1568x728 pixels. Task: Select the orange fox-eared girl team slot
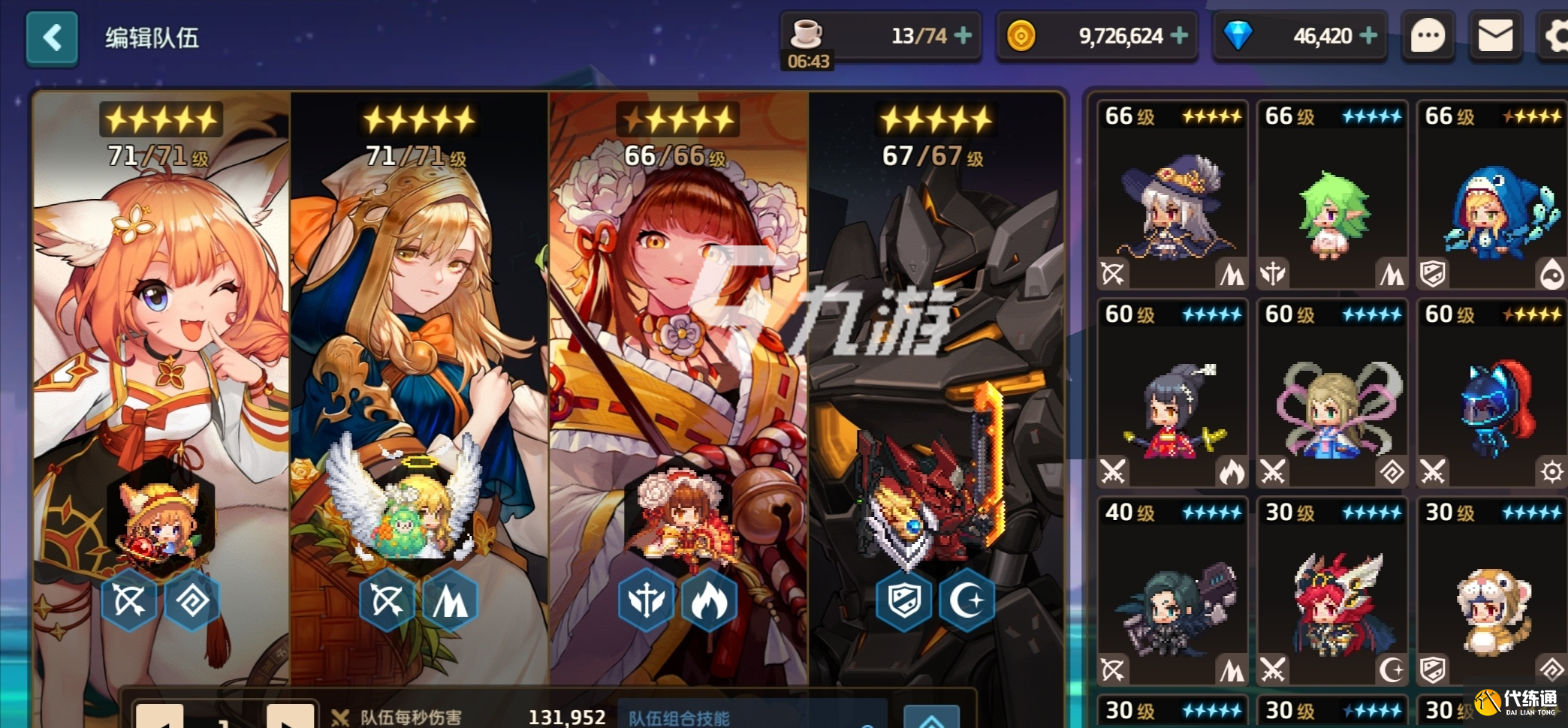point(161,375)
